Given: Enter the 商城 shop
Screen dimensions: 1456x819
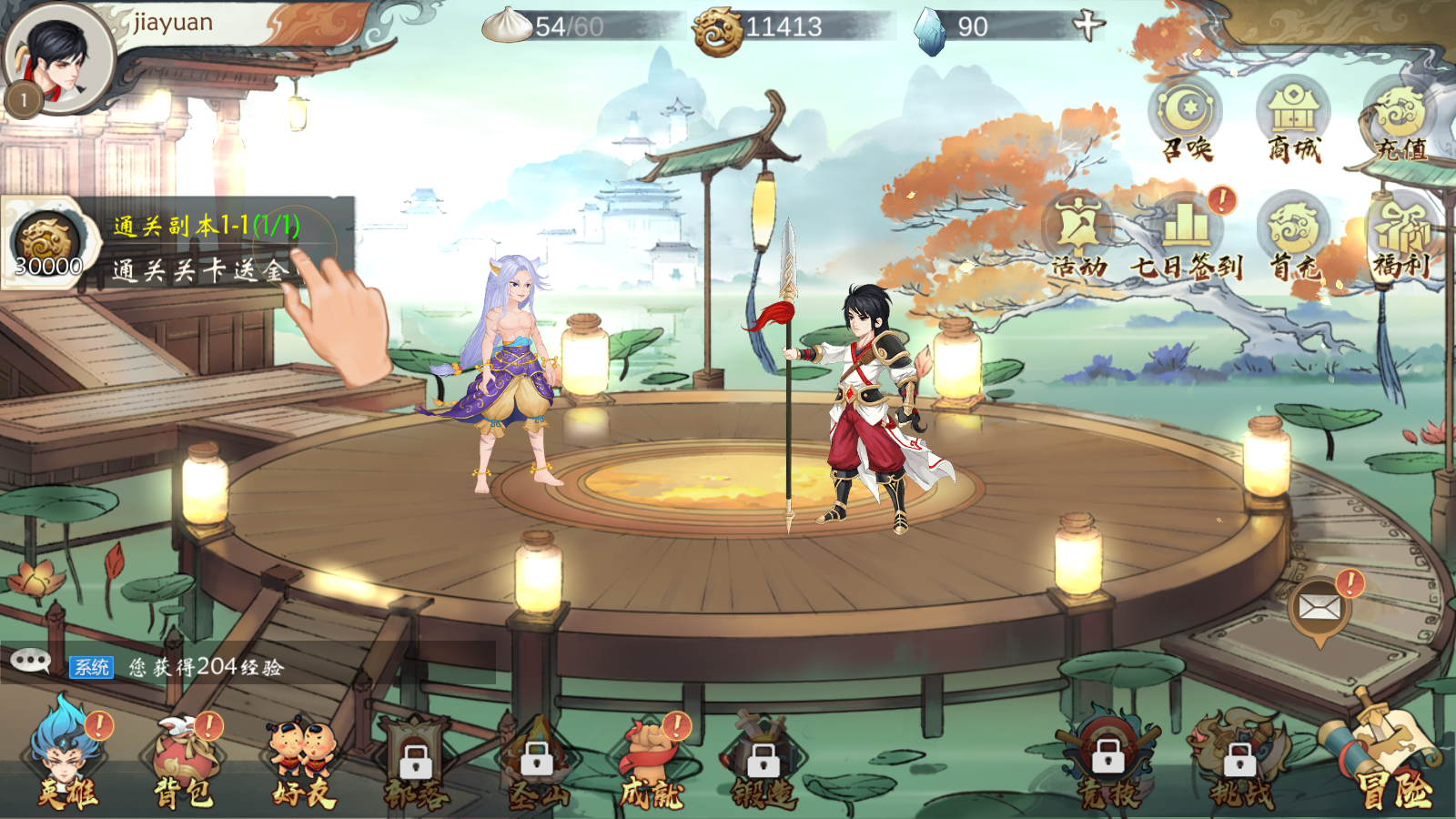Looking at the screenshot, I should click(x=1293, y=118).
